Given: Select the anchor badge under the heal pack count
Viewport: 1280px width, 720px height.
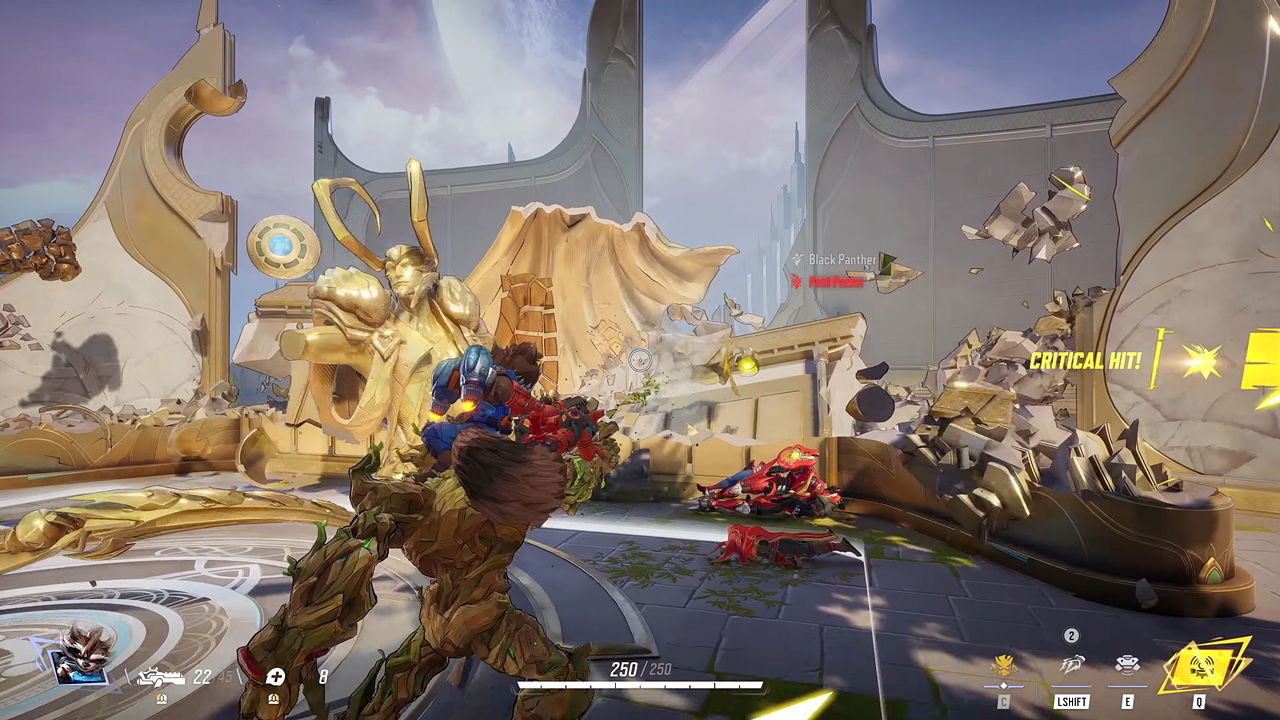Looking at the screenshot, I should pyautogui.click(x=275, y=698).
